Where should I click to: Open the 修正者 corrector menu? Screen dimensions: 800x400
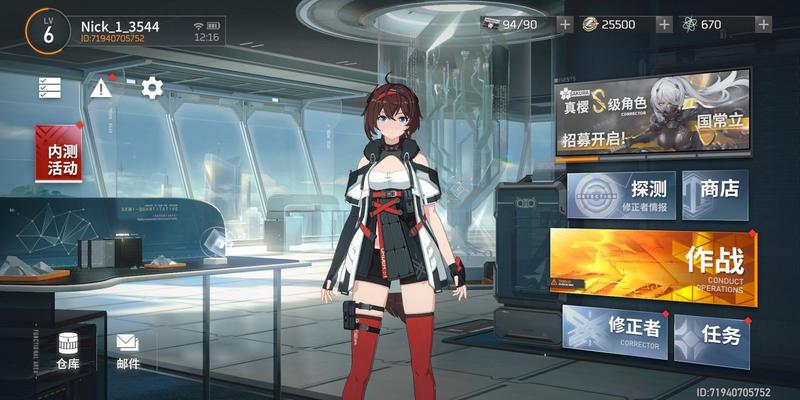[614, 335]
